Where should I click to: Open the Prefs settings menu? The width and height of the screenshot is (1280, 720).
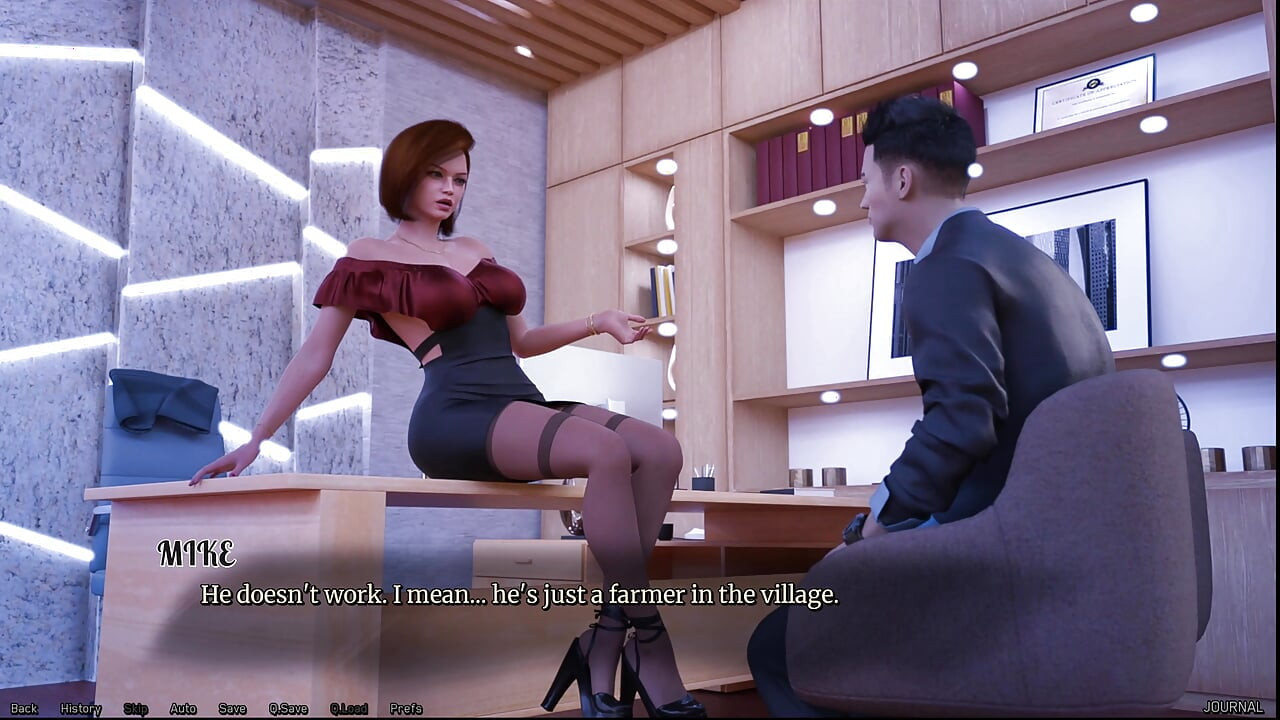[x=406, y=708]
